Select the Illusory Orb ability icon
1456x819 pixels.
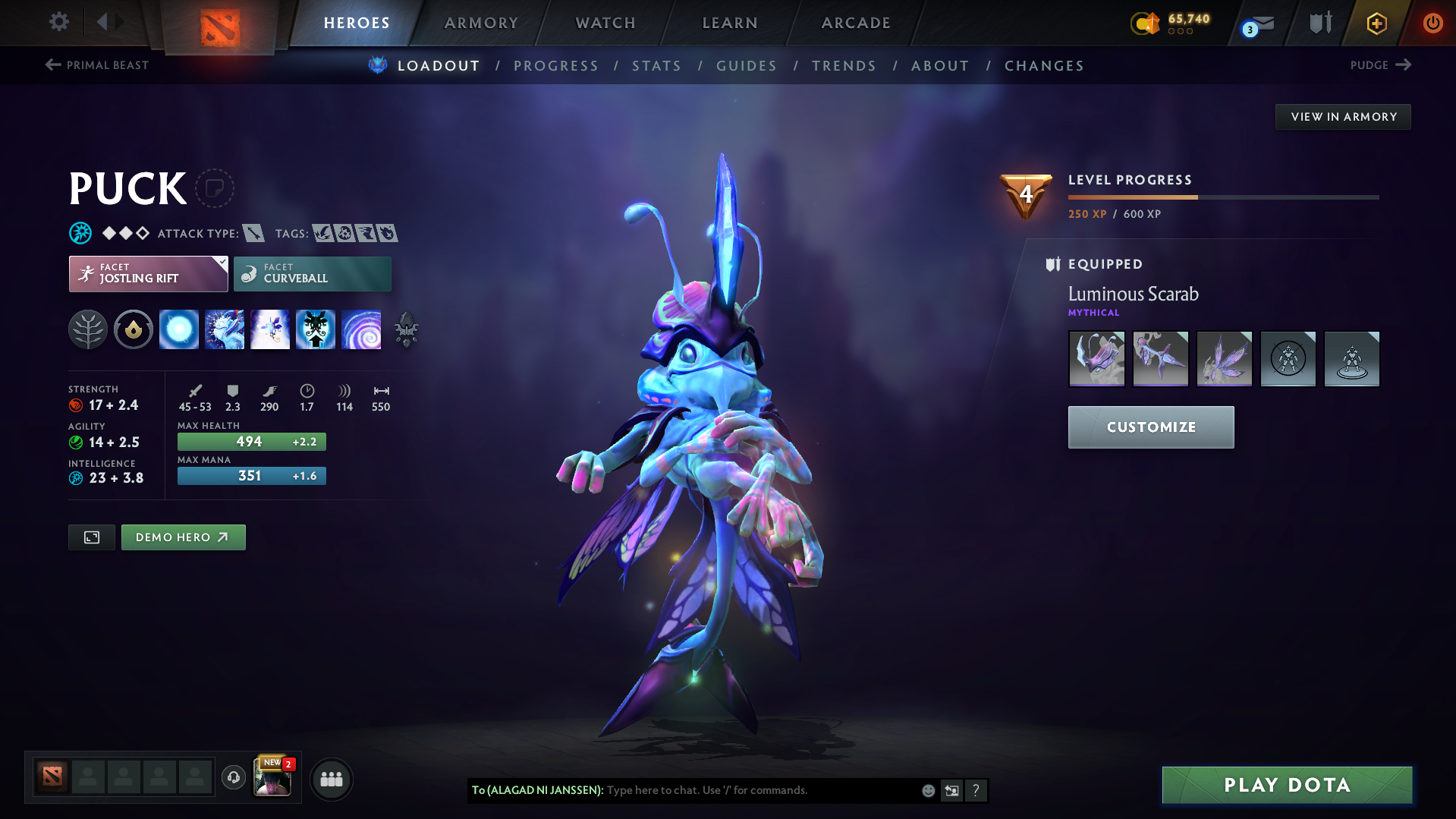point(178,329)
